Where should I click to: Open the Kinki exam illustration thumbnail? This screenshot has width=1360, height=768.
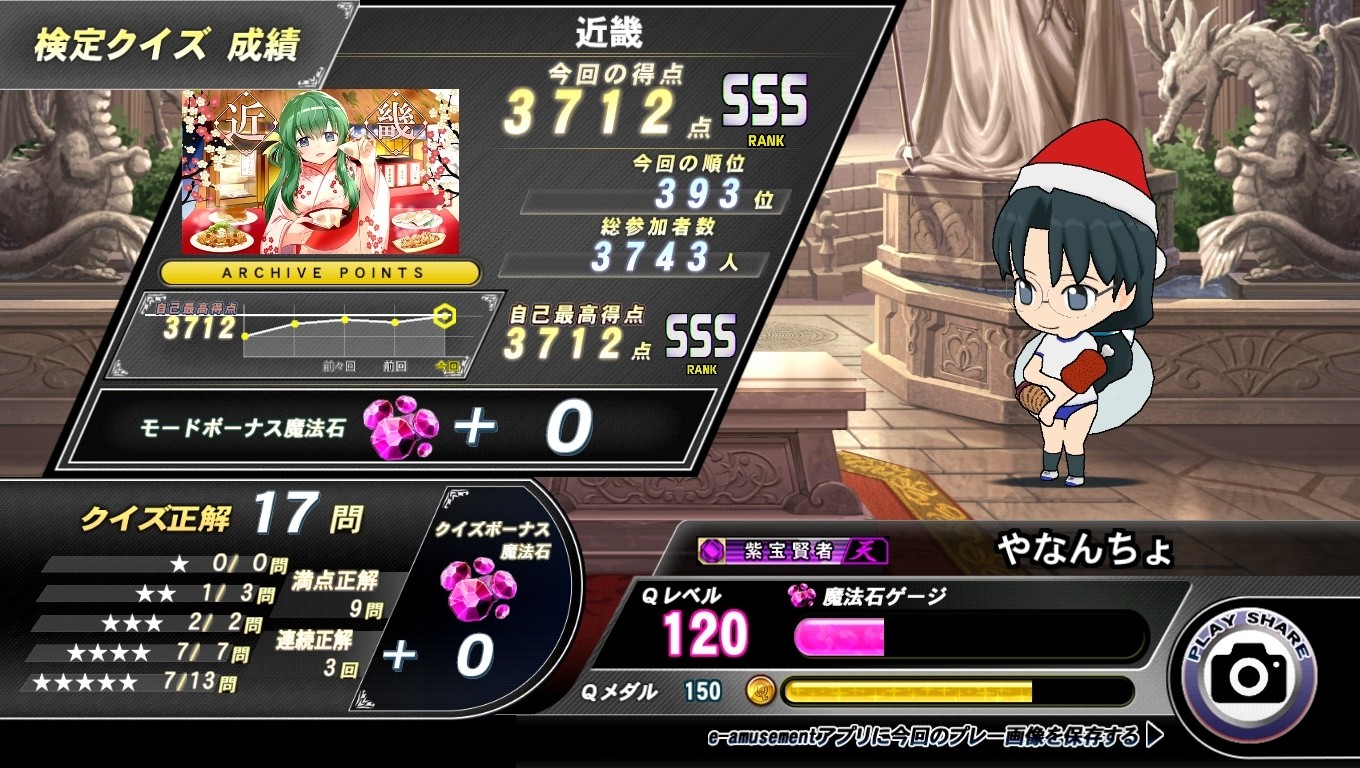tap(321, 171)
